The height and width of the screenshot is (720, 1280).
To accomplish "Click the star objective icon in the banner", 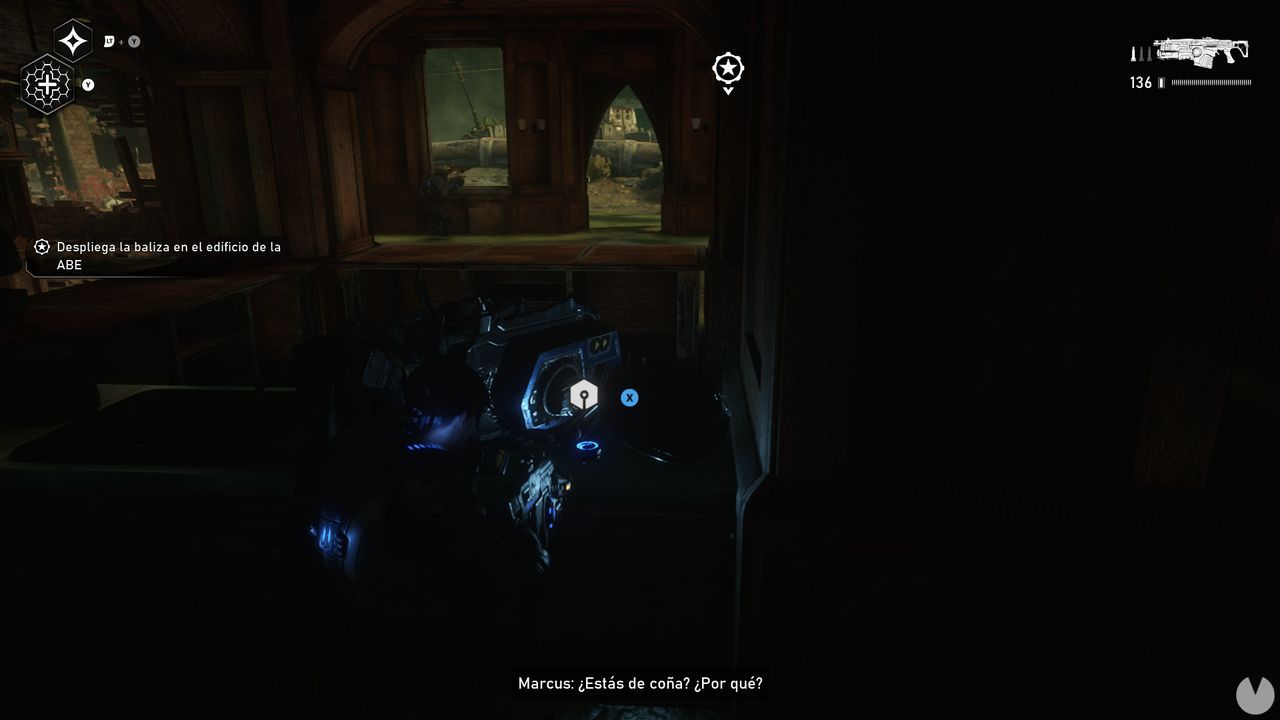I will click(x=42, y=247).
